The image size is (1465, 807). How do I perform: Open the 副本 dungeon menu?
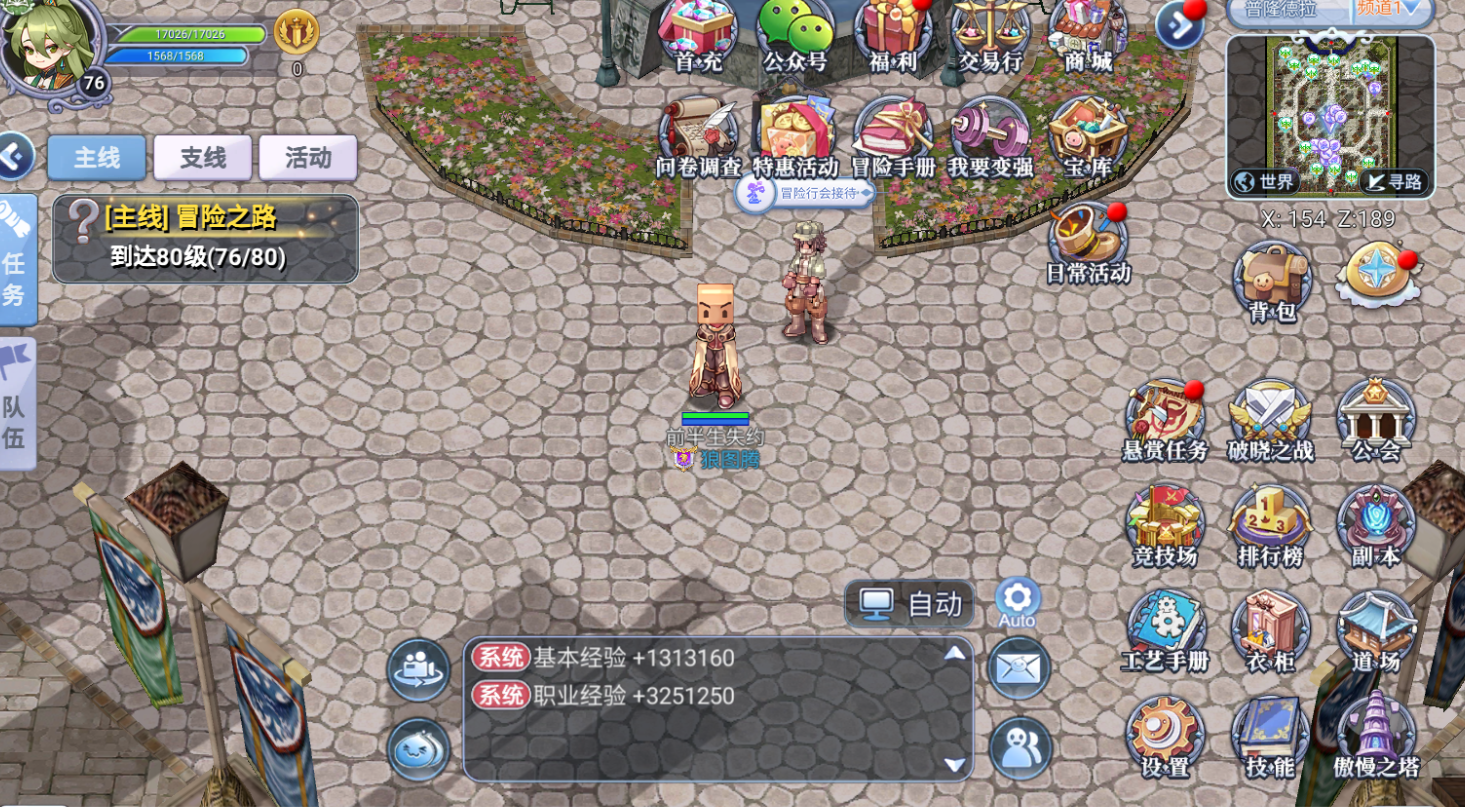[1376, 525]
